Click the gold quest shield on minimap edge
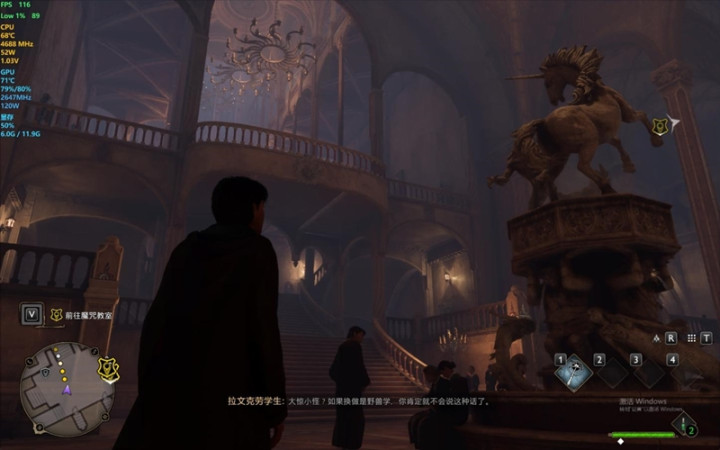 click(106, 369)
